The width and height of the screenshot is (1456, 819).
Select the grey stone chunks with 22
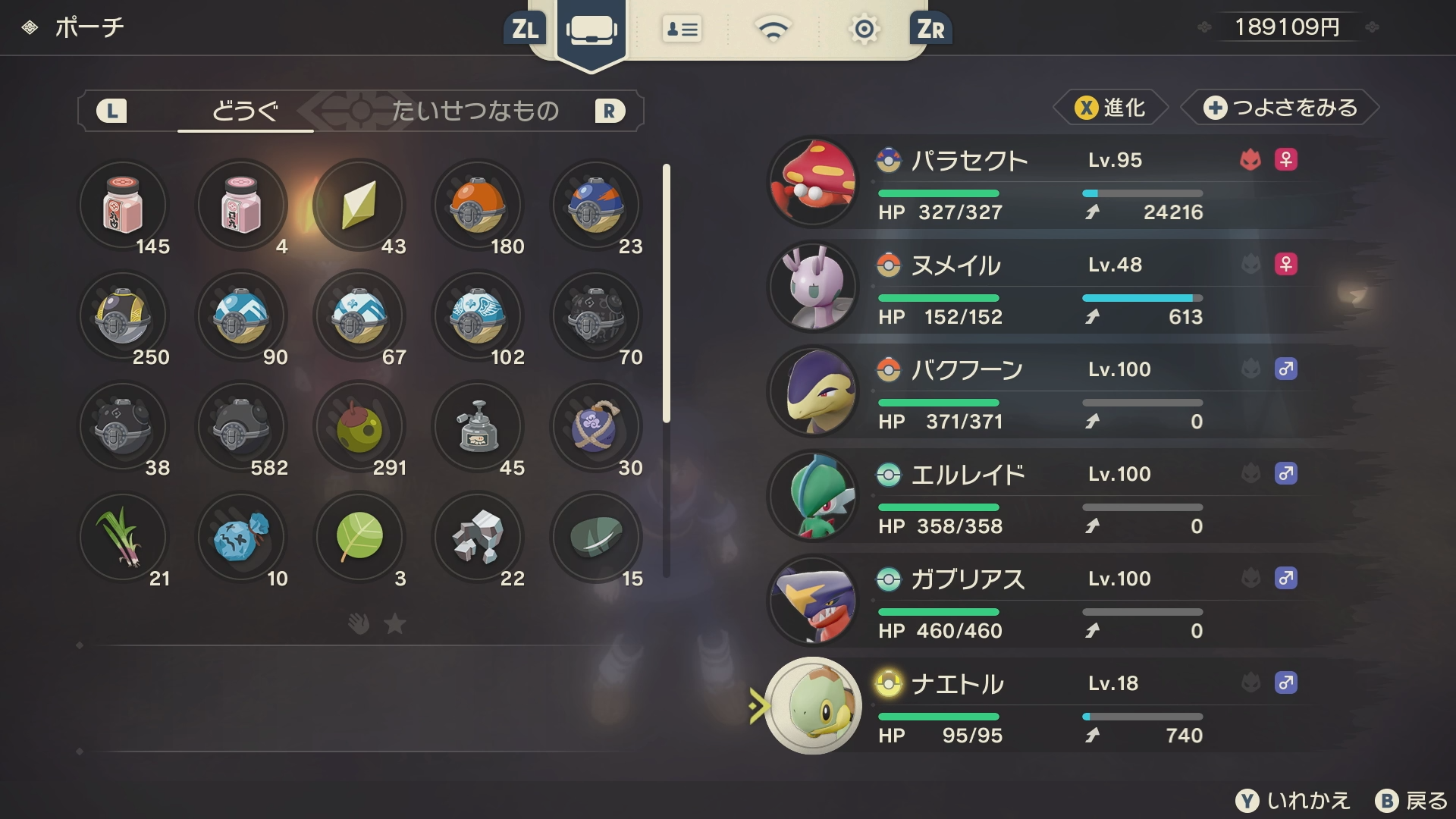point(477,538)
